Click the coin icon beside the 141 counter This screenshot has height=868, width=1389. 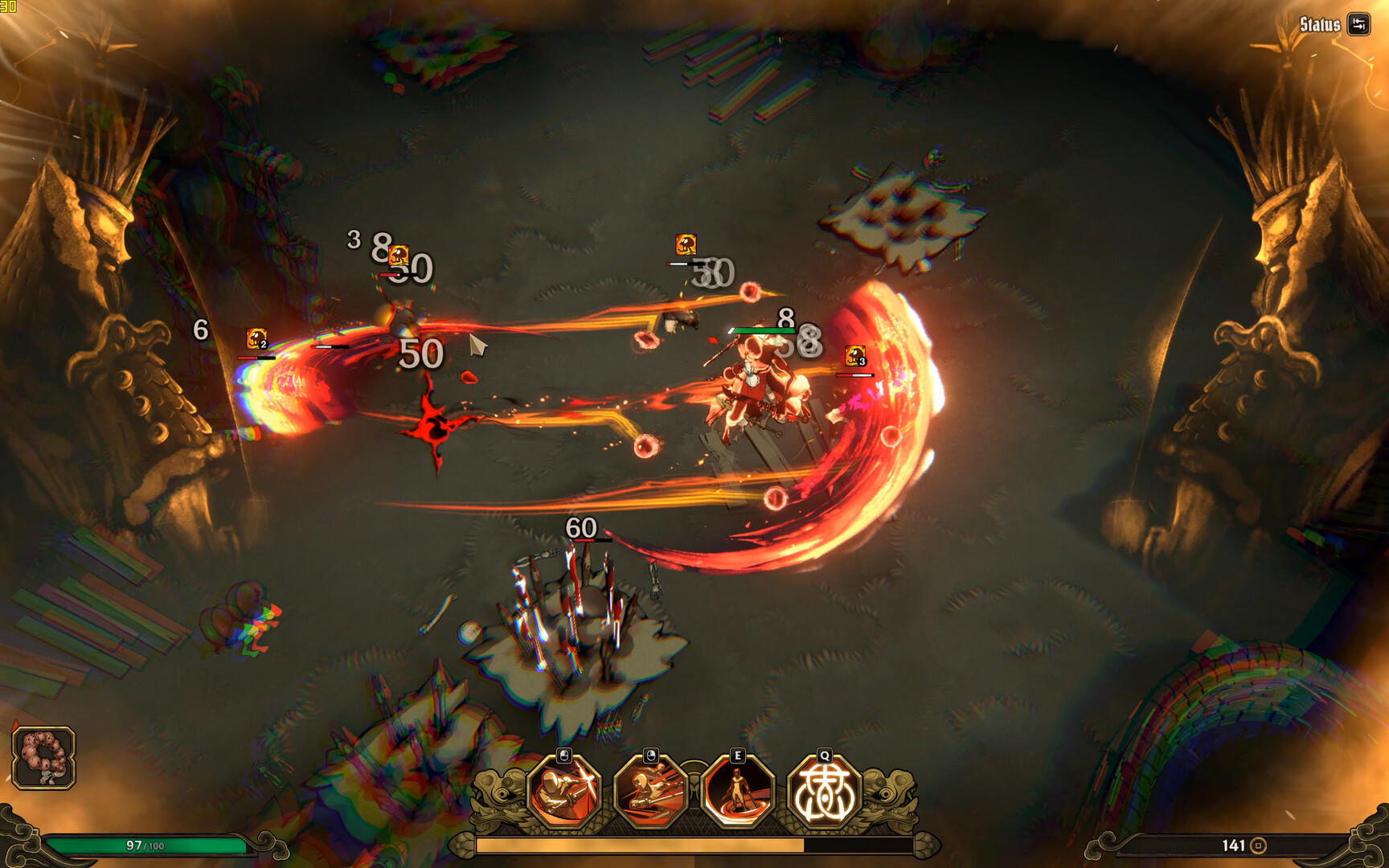coord(1259,845)
